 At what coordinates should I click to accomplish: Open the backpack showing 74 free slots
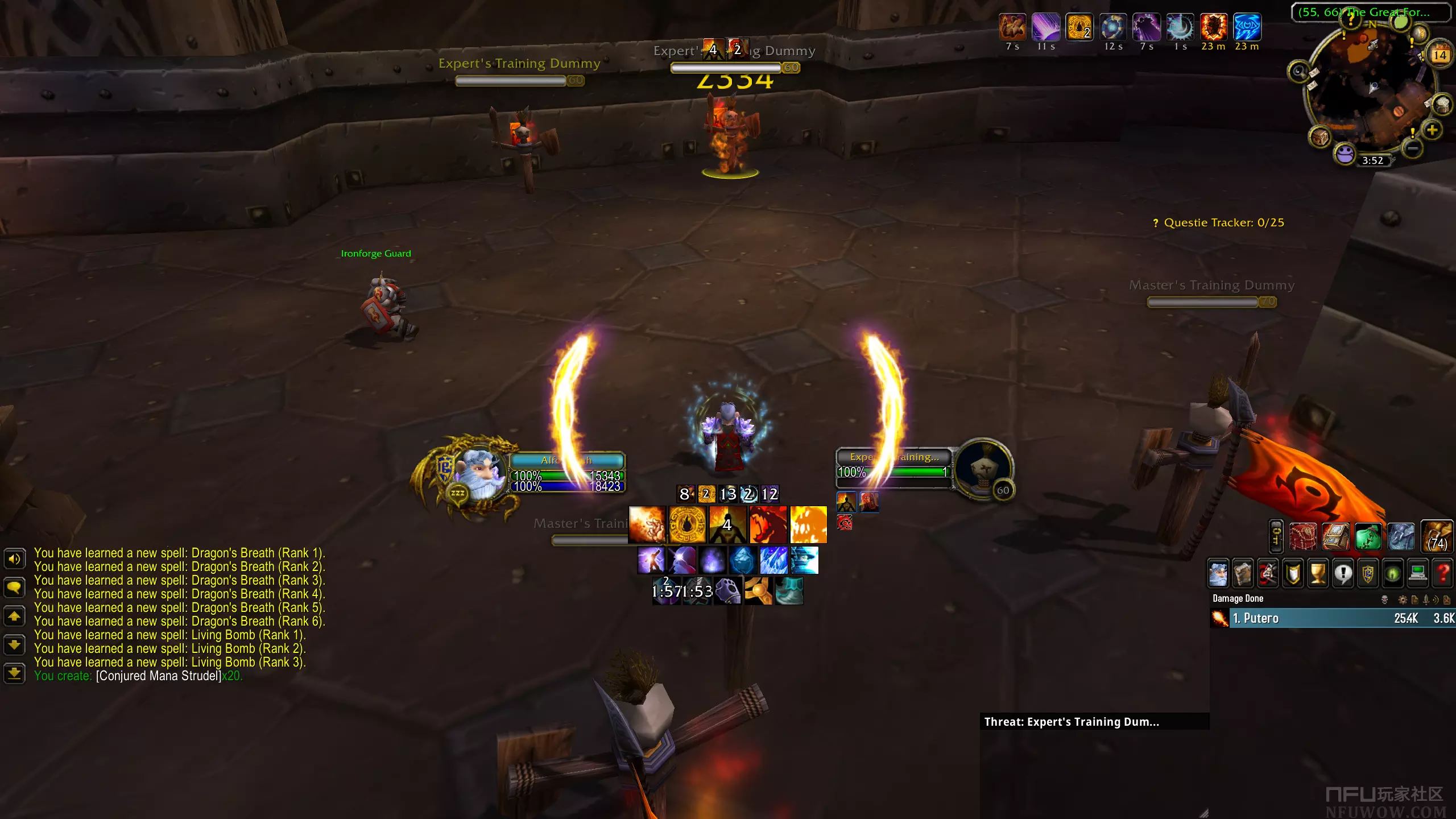point(1437,536)
